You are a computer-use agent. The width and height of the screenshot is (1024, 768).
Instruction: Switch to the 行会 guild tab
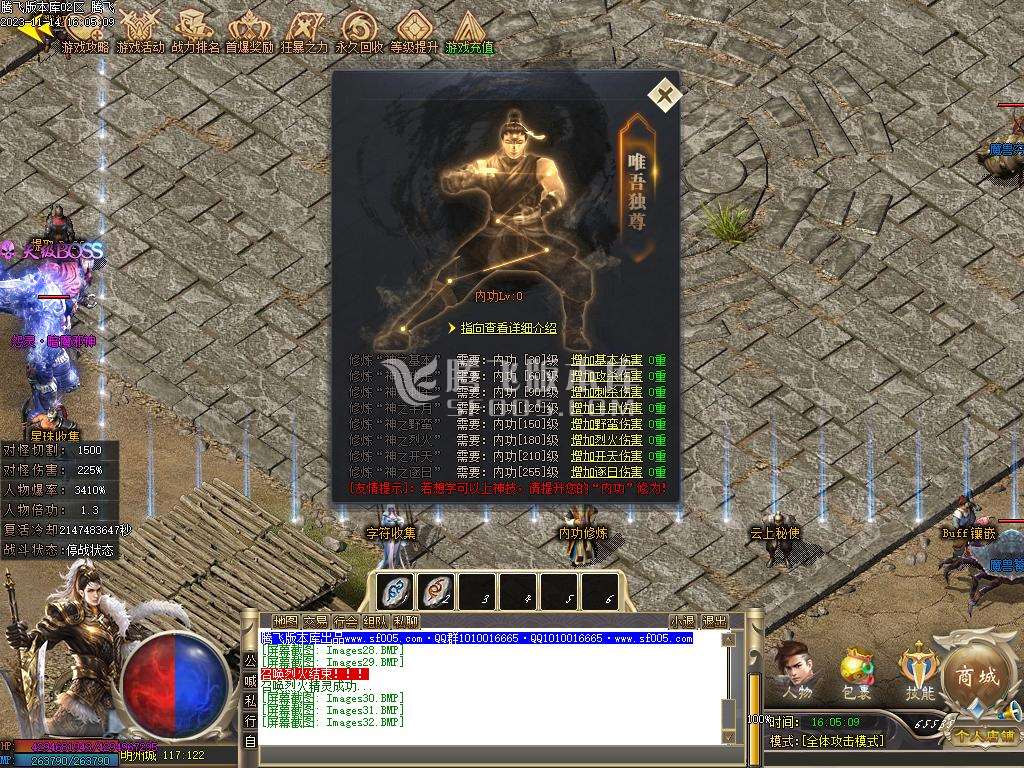345,621
